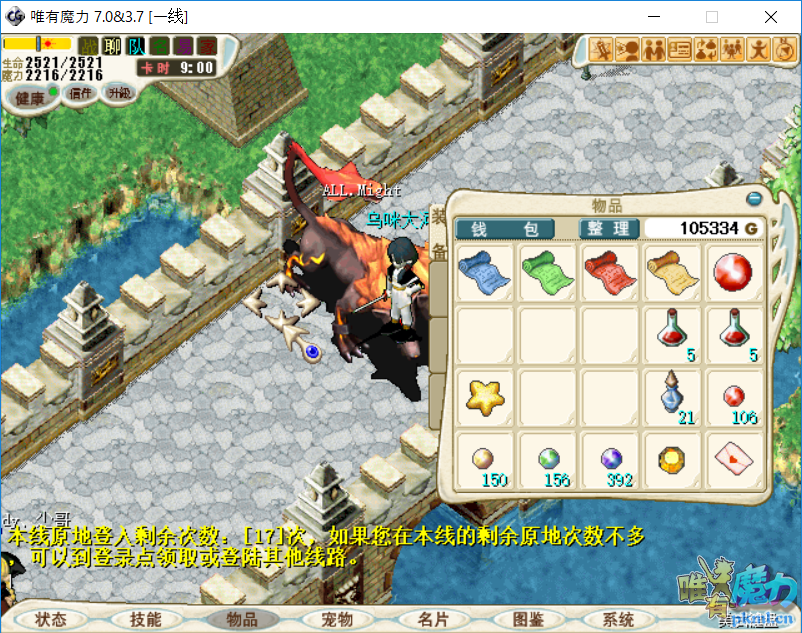The image size is (802, 633).
Task: Open the 图鉴 encyclopedia menu
Action: tap(527, 619)
